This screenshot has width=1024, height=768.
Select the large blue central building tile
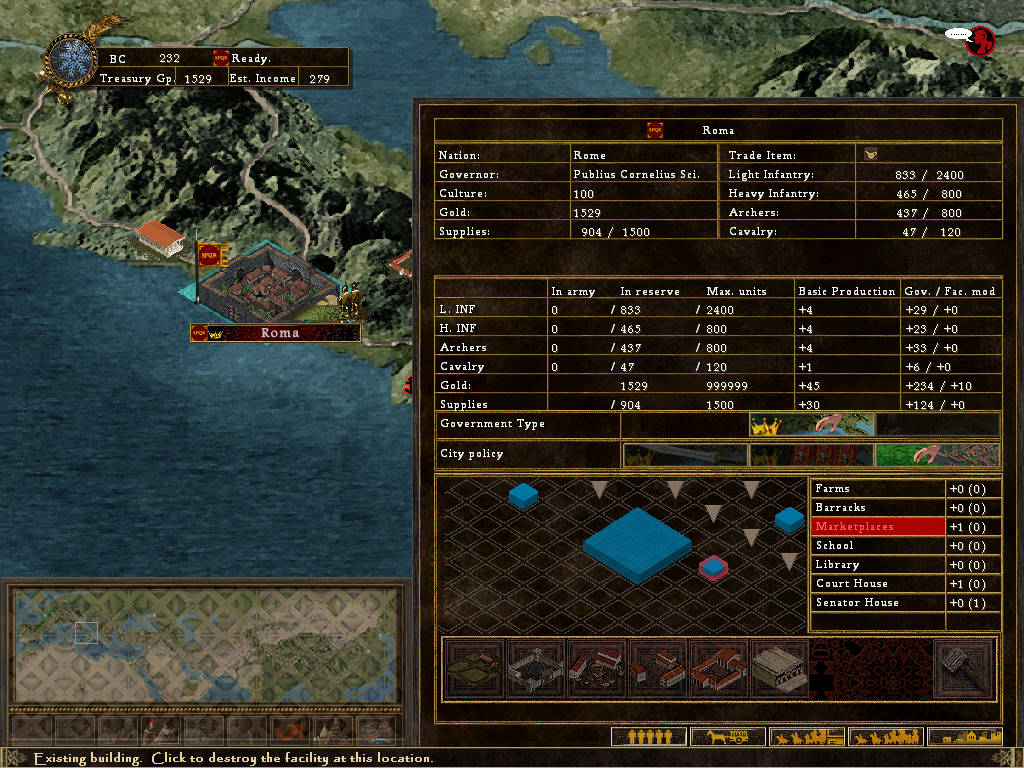[x=637, y=542]
